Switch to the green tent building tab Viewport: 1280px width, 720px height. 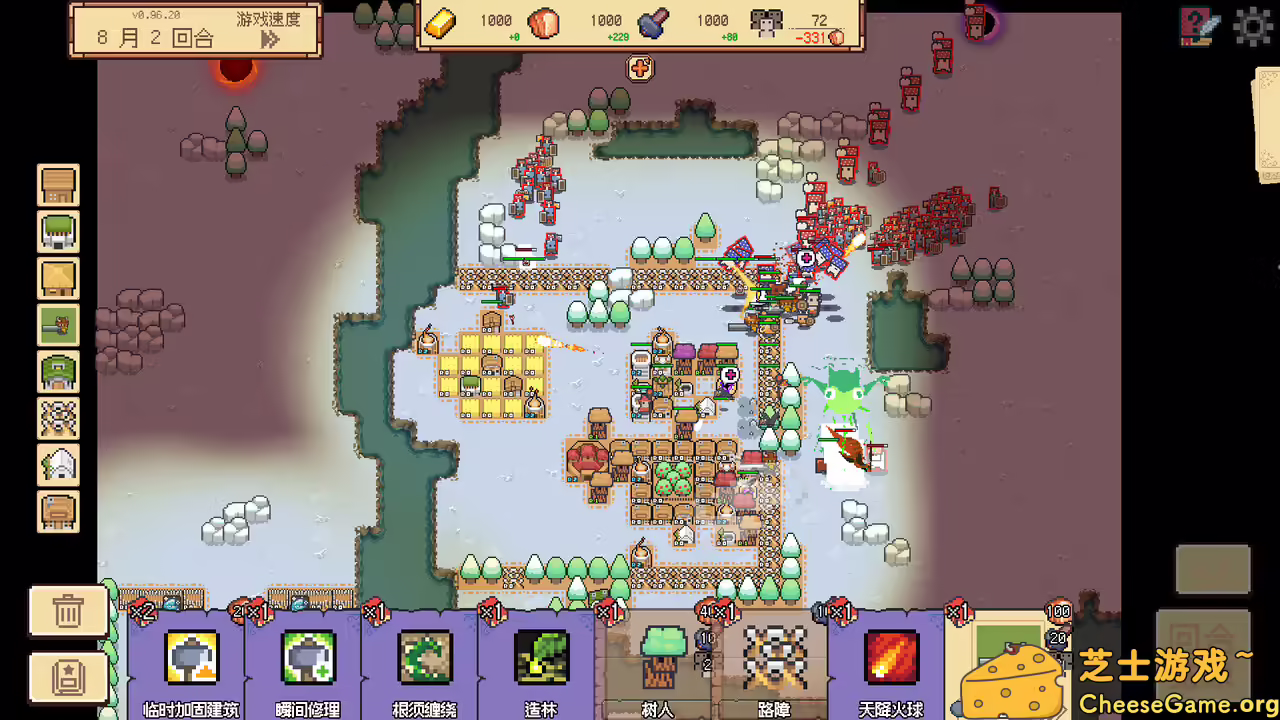[58, 232]
